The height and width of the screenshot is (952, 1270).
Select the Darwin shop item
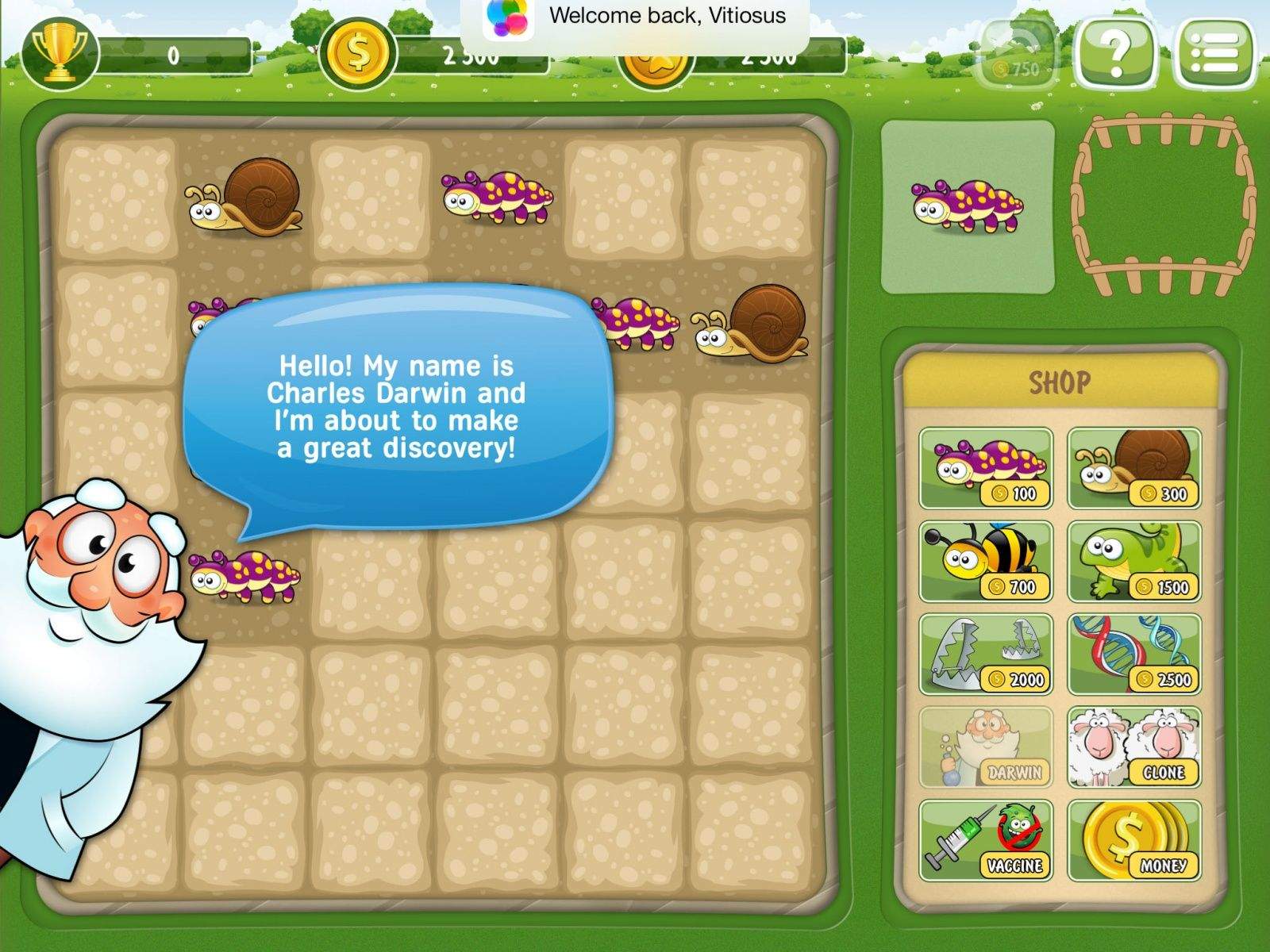986,747
